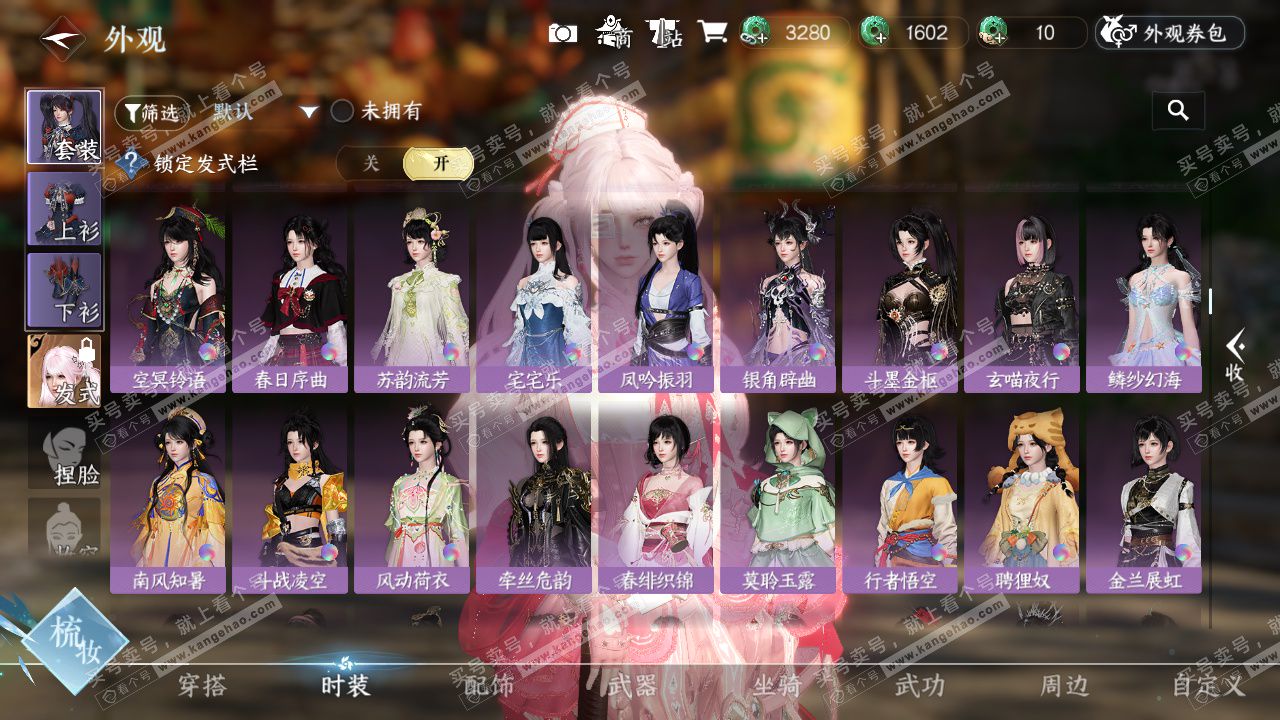The image size is (1280, 720).
Task: Choose the 行者悟空 outfit
Action: point(899,500)
